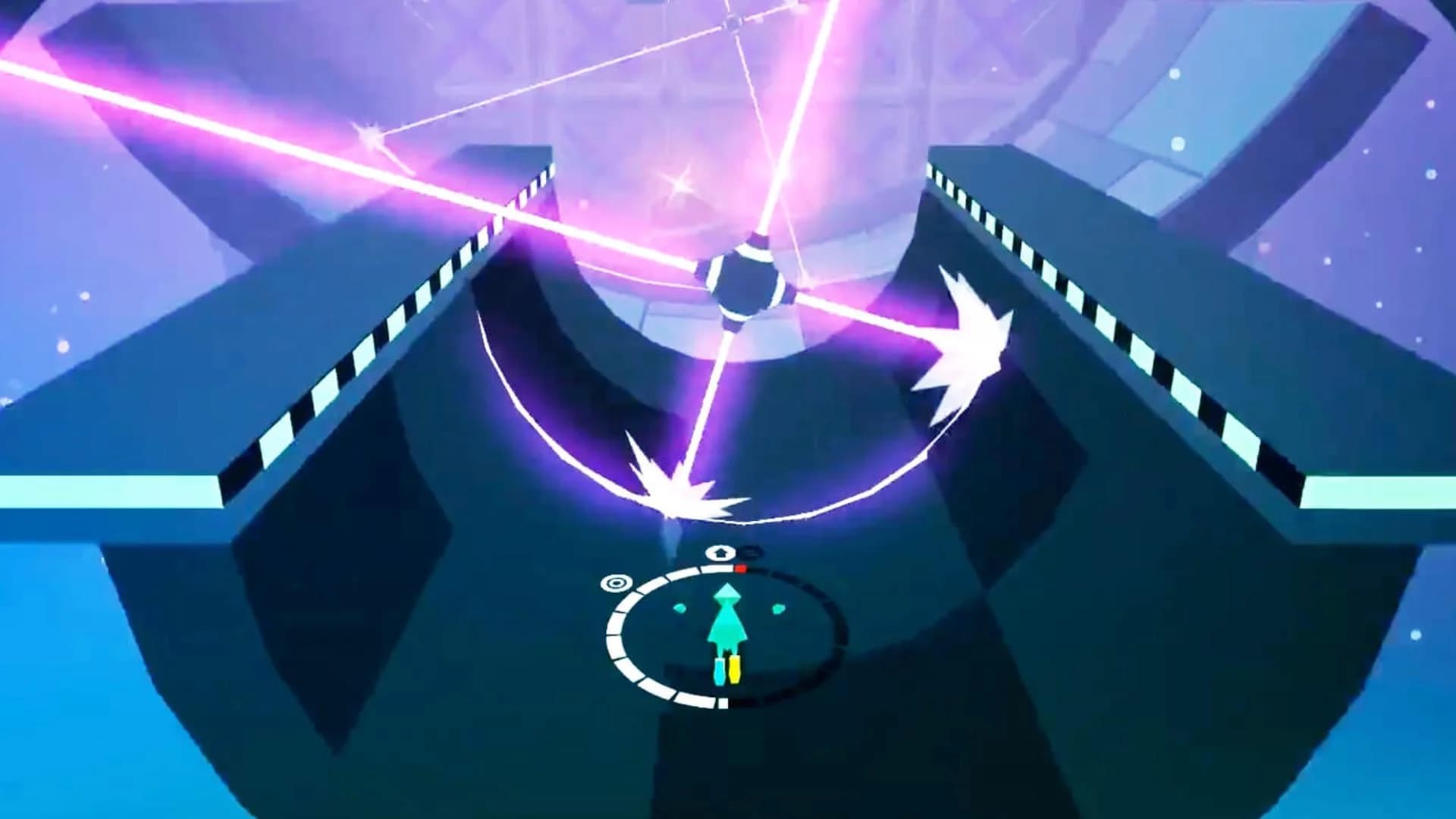Viewport: 1456px width, 819px height.
Task: Click the dark oval marker beside the jump badge
Action: point(751,553)
